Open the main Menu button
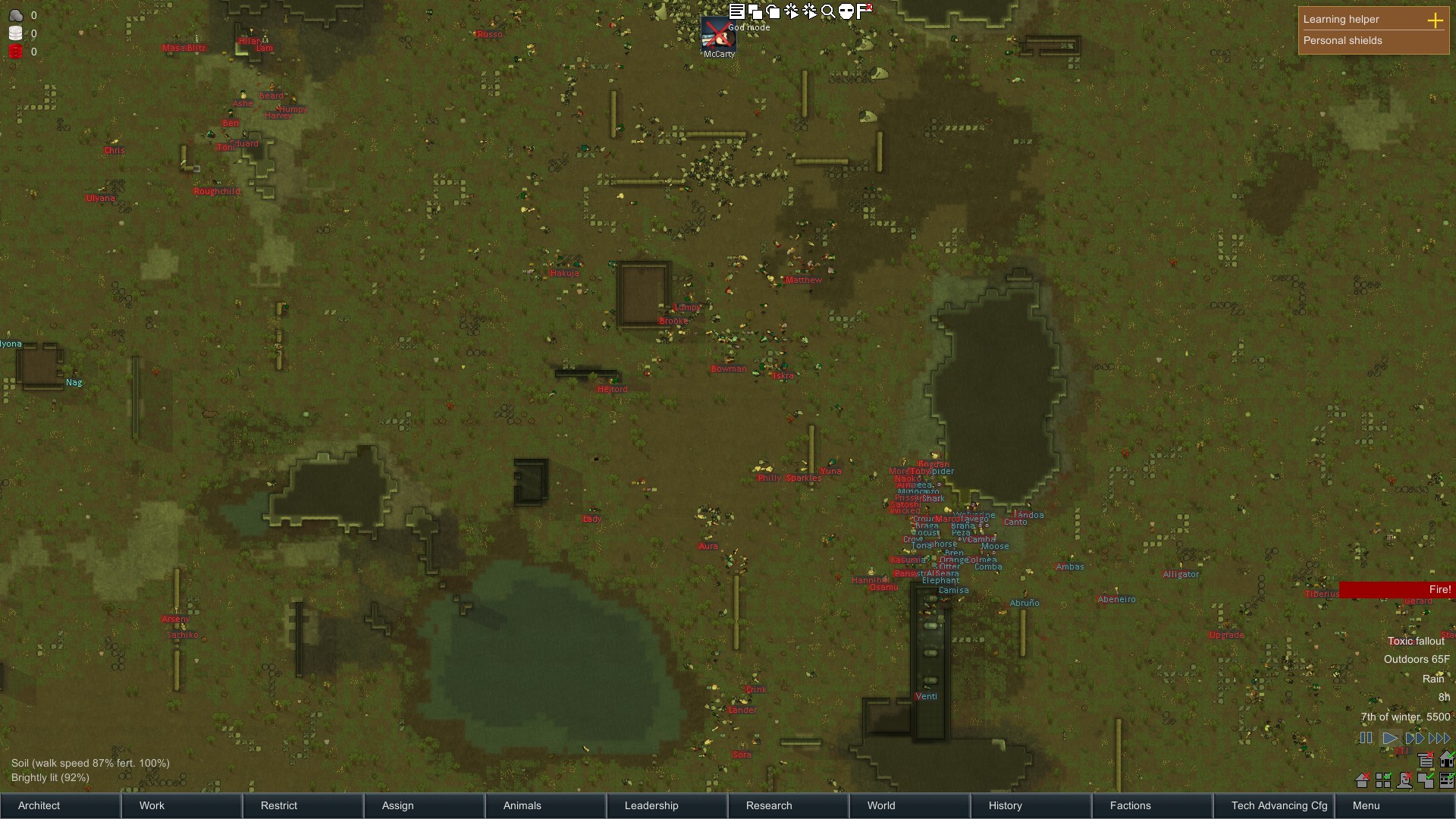The height and width of the screenshot is (819, 1456). pyautogui.click(x=1395, y=805)
